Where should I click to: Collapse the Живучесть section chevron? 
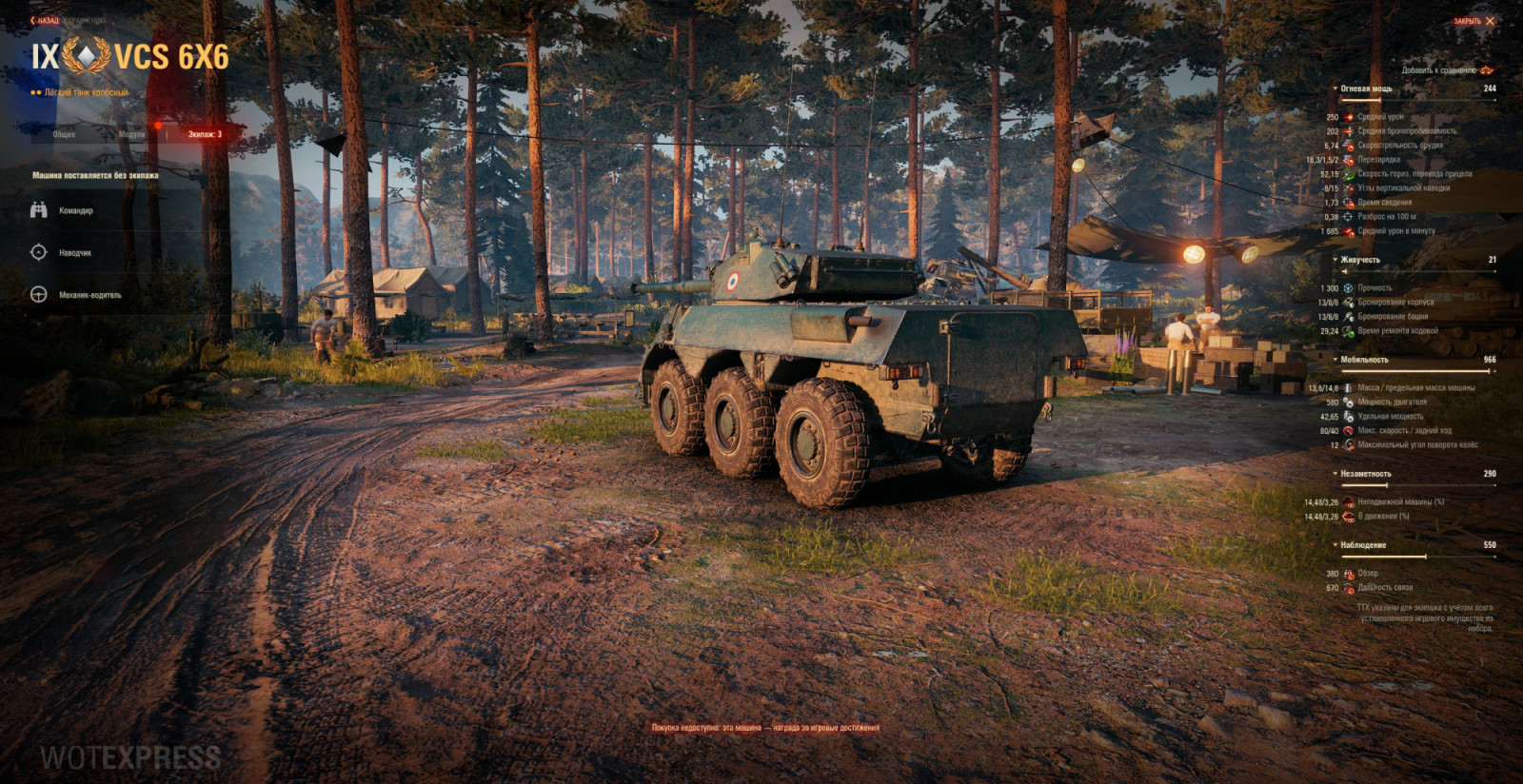coord(1335,260)
